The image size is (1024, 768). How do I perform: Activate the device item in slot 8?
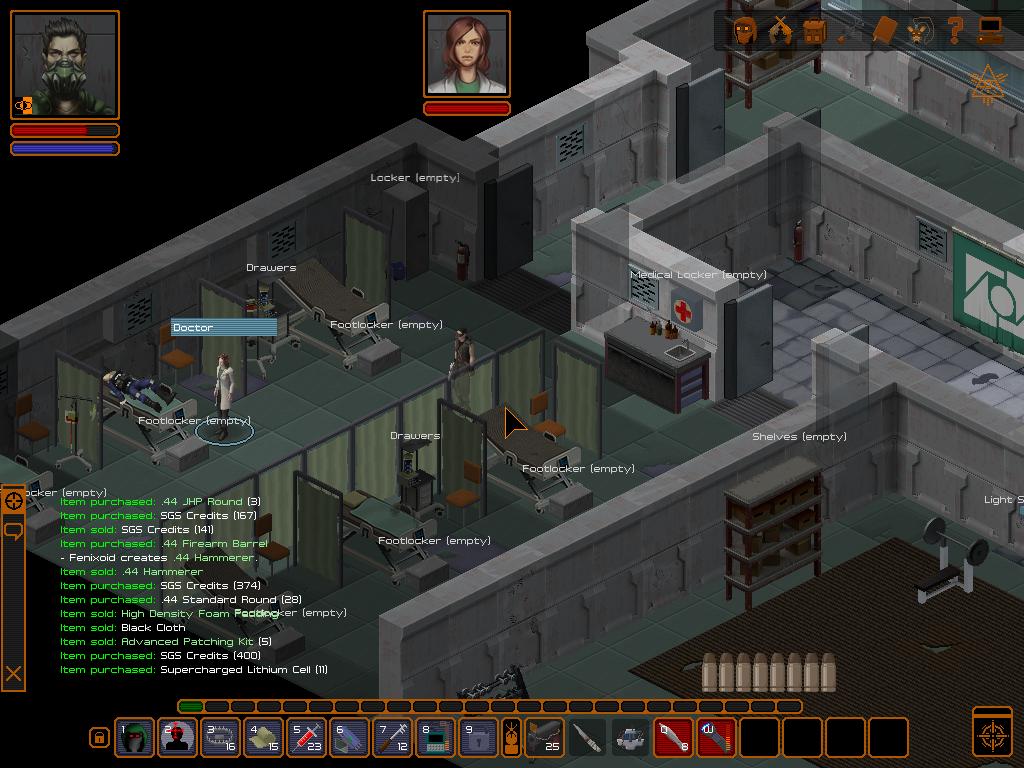tap(435, 738)
